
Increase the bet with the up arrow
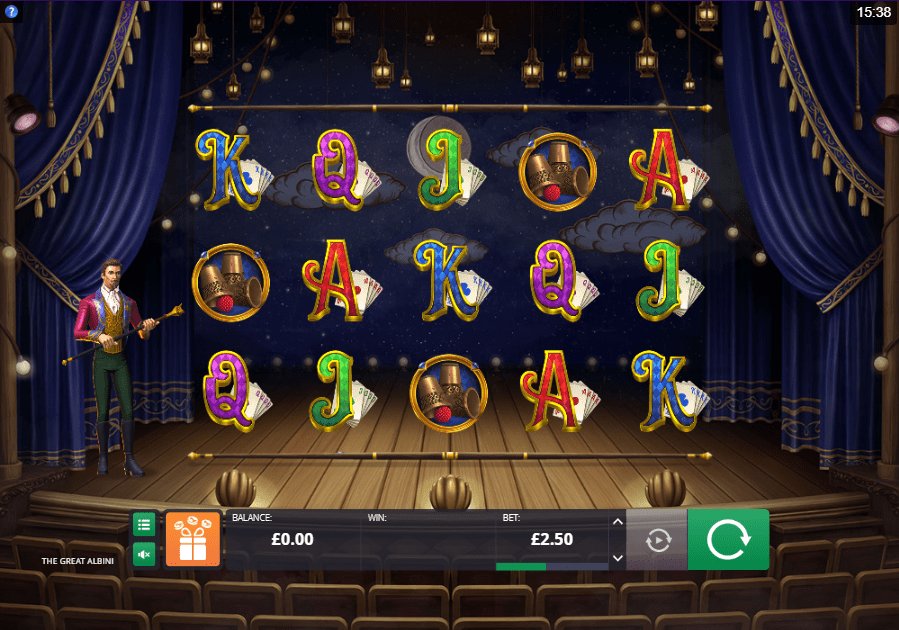click(x=617, y=521)
